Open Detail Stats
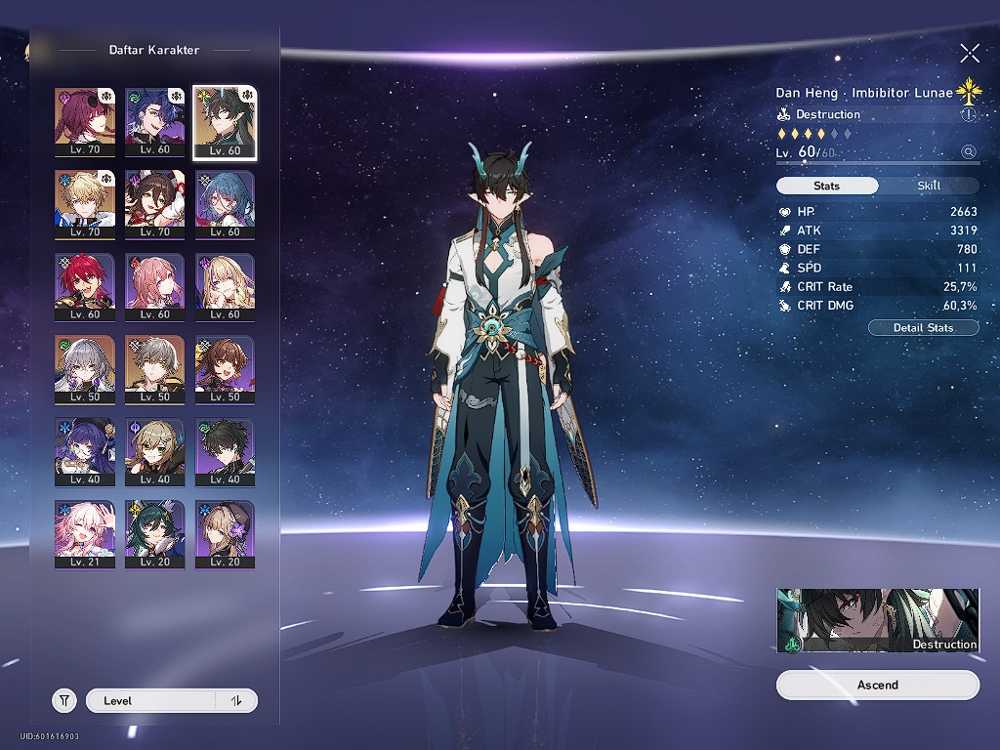 (x=922, y=328)
